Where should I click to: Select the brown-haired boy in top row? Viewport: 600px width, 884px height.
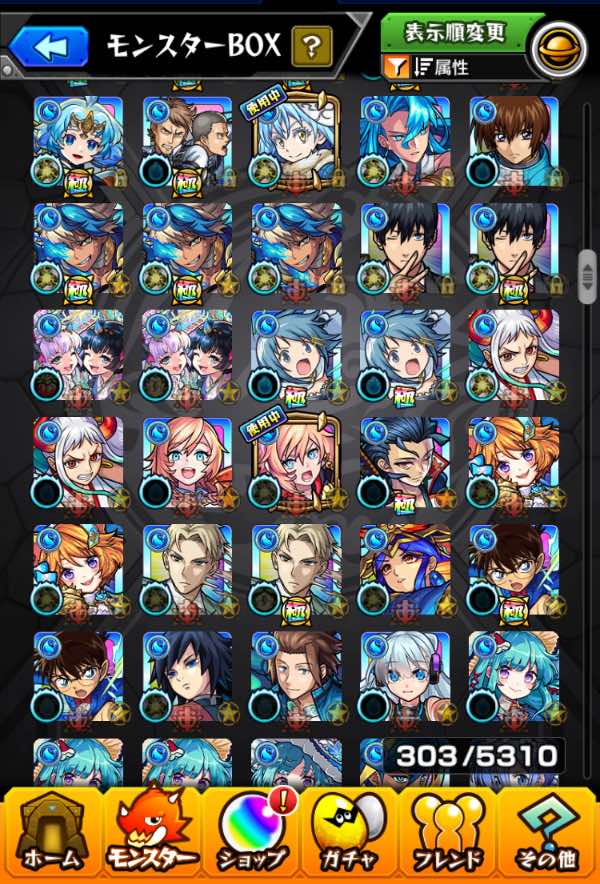513,142
